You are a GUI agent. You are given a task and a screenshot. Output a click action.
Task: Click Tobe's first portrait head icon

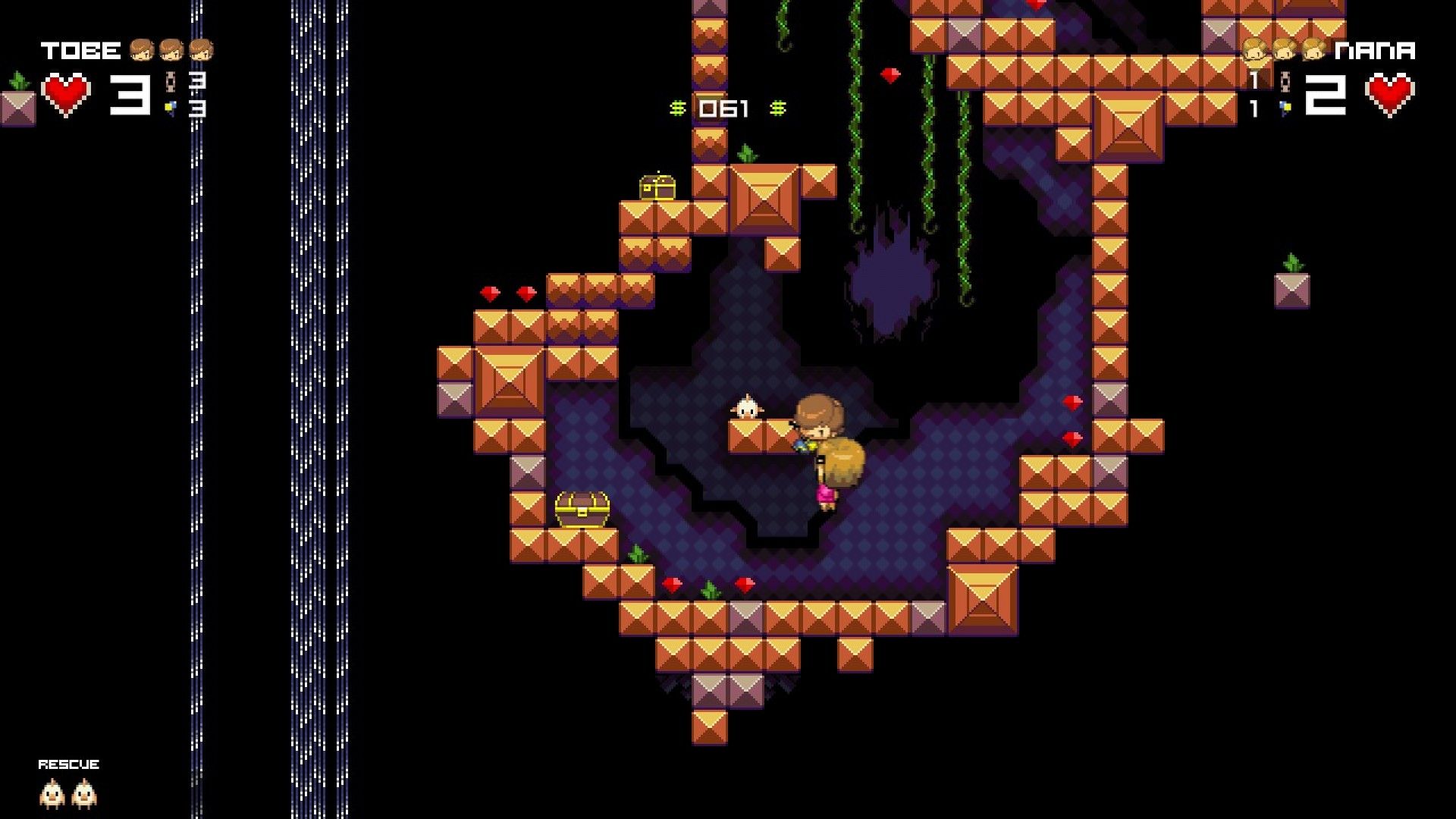pyautogui.click(x=142, y=51)
